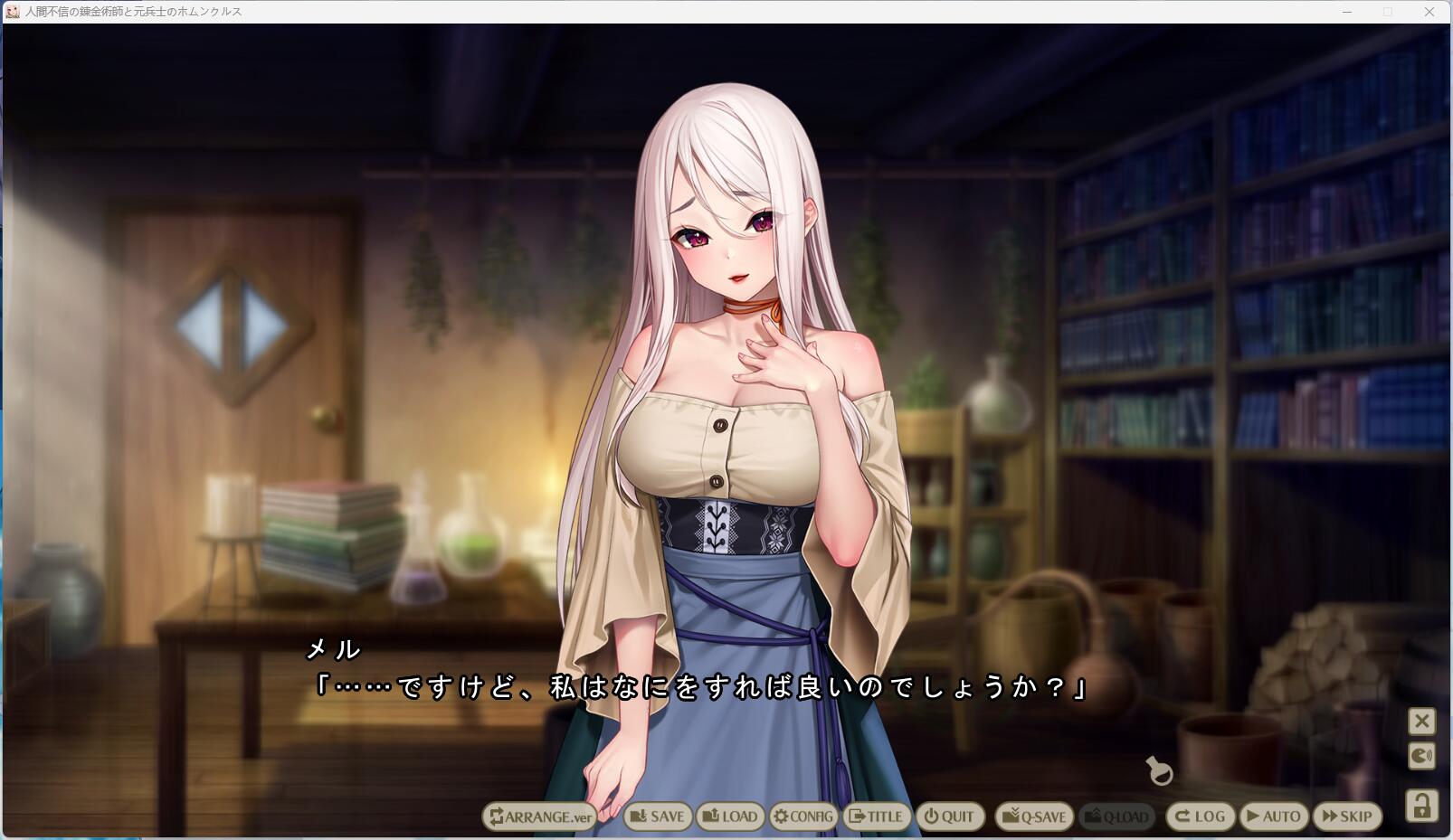This screenshot has width=1453, height=840.
Task: Show the message LOG
Action: pyautogui.click(x=1200, y=816)
